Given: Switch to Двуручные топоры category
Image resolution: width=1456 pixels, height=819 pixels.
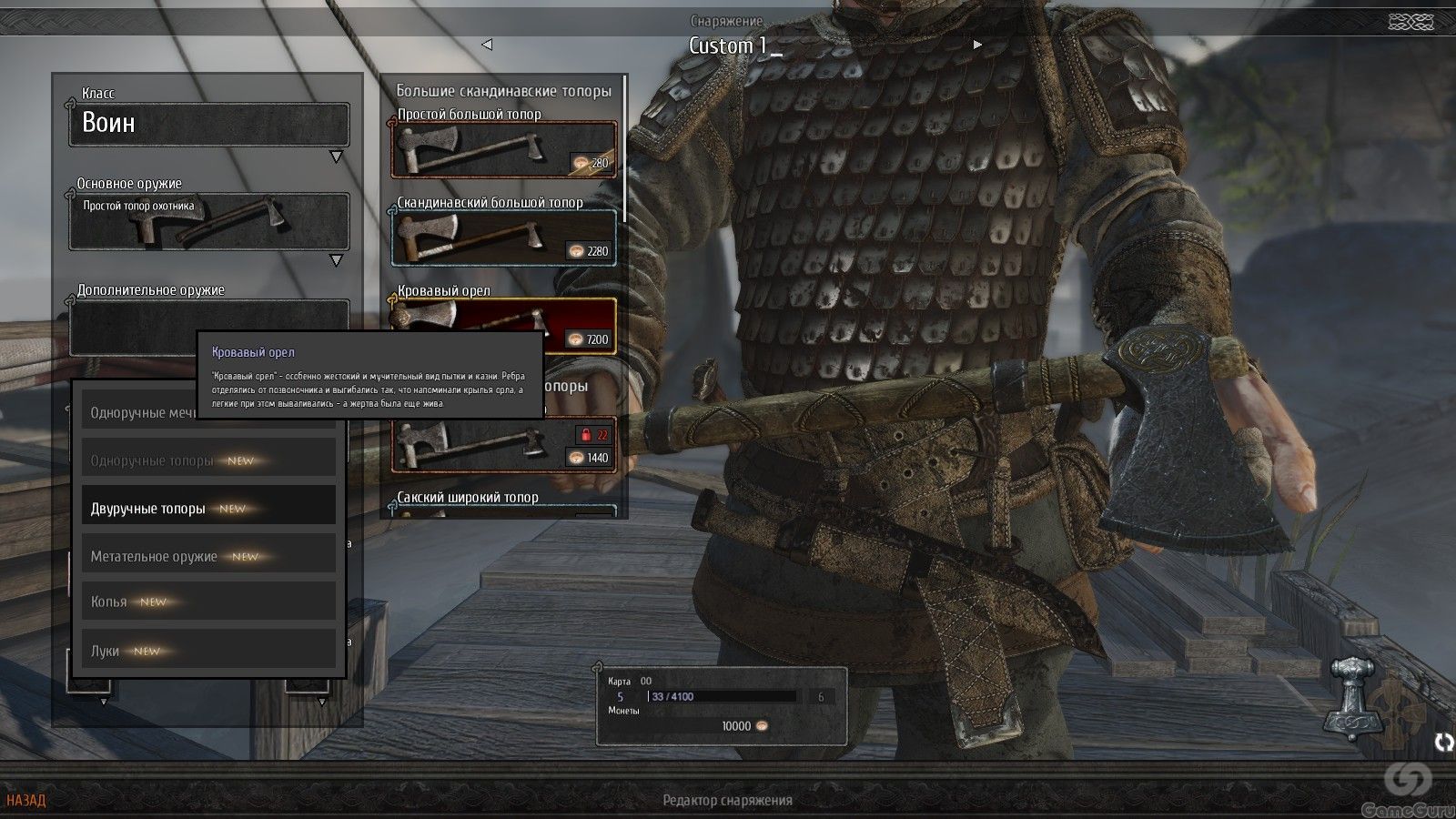Looking at the screenshot, I should tap(208, 508).
